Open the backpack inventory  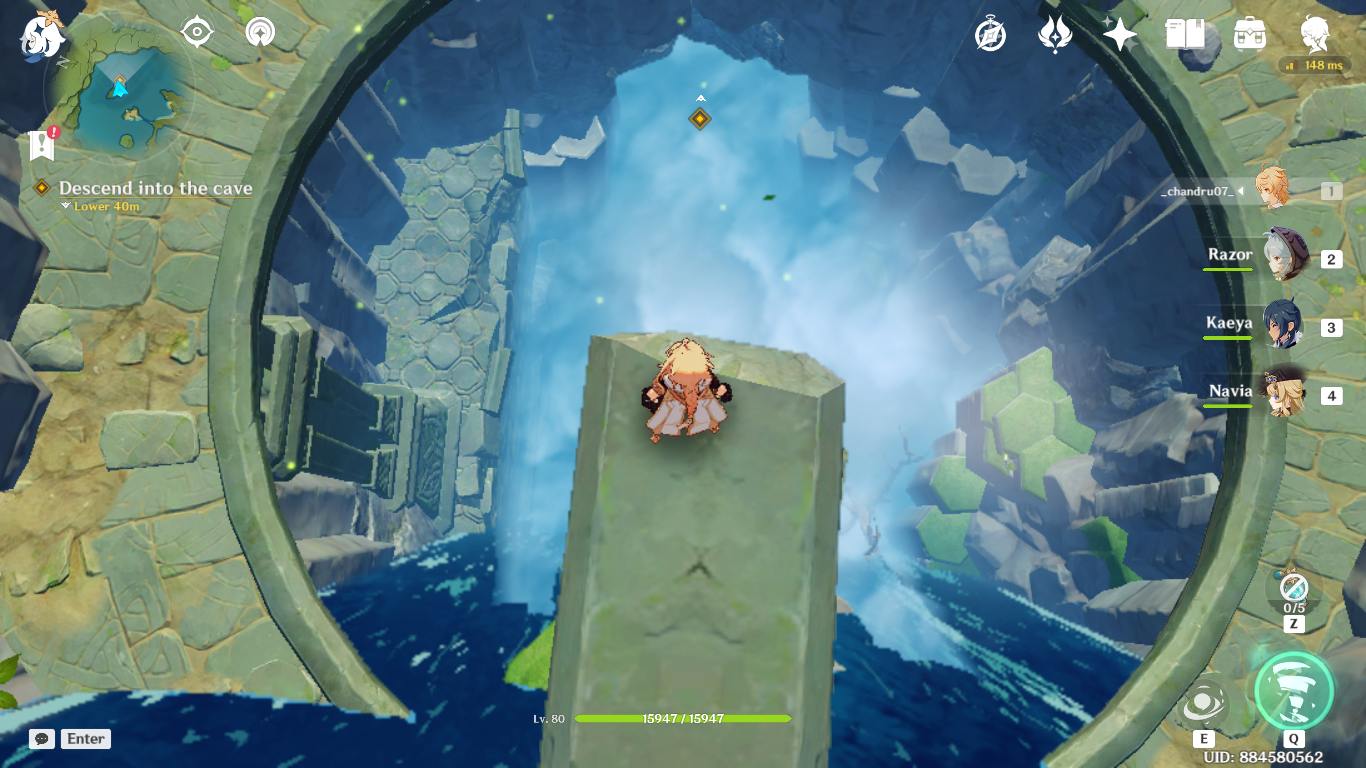[x=1250, y=35]
